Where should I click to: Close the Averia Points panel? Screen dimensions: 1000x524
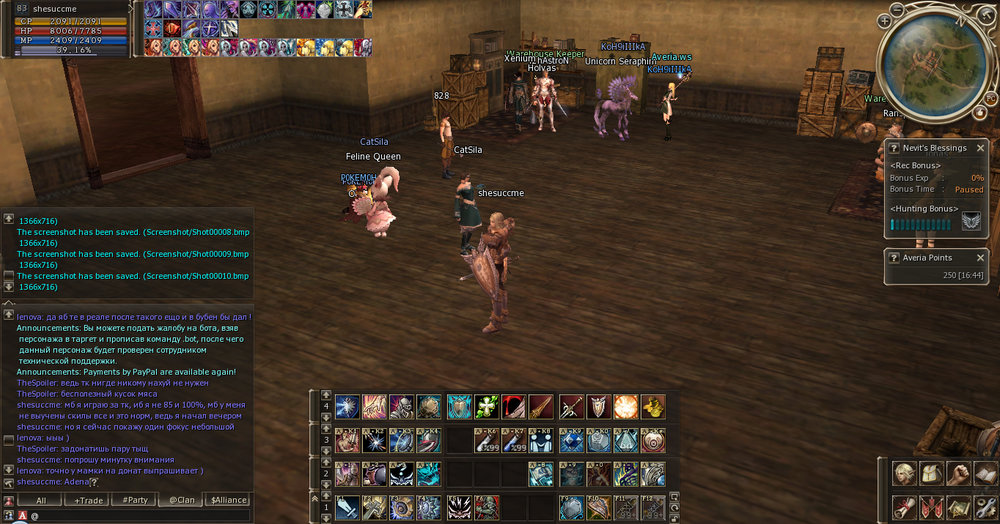pyautogui.click(x=981, y=257)
